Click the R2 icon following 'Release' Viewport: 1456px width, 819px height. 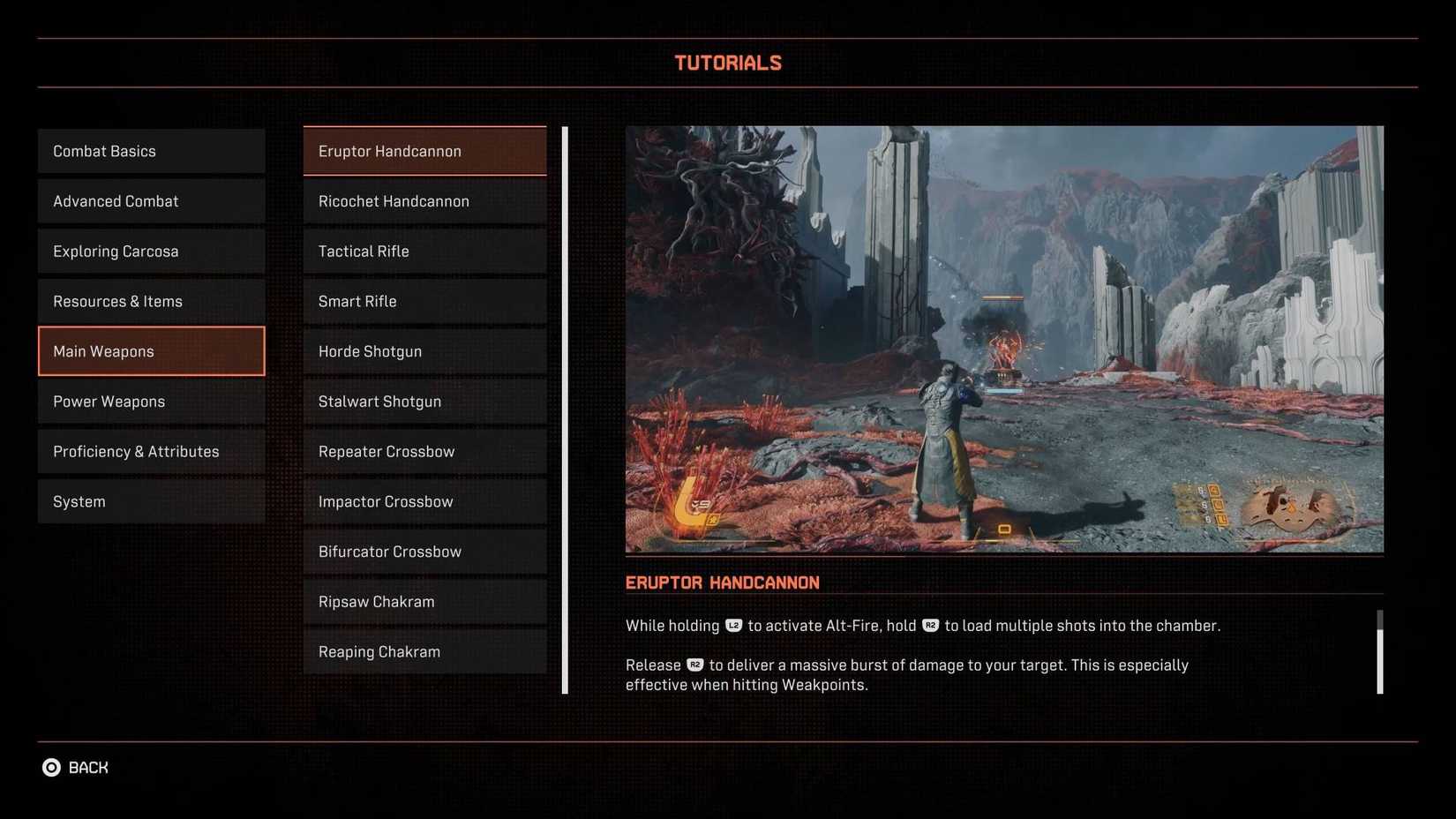point(696,665)
